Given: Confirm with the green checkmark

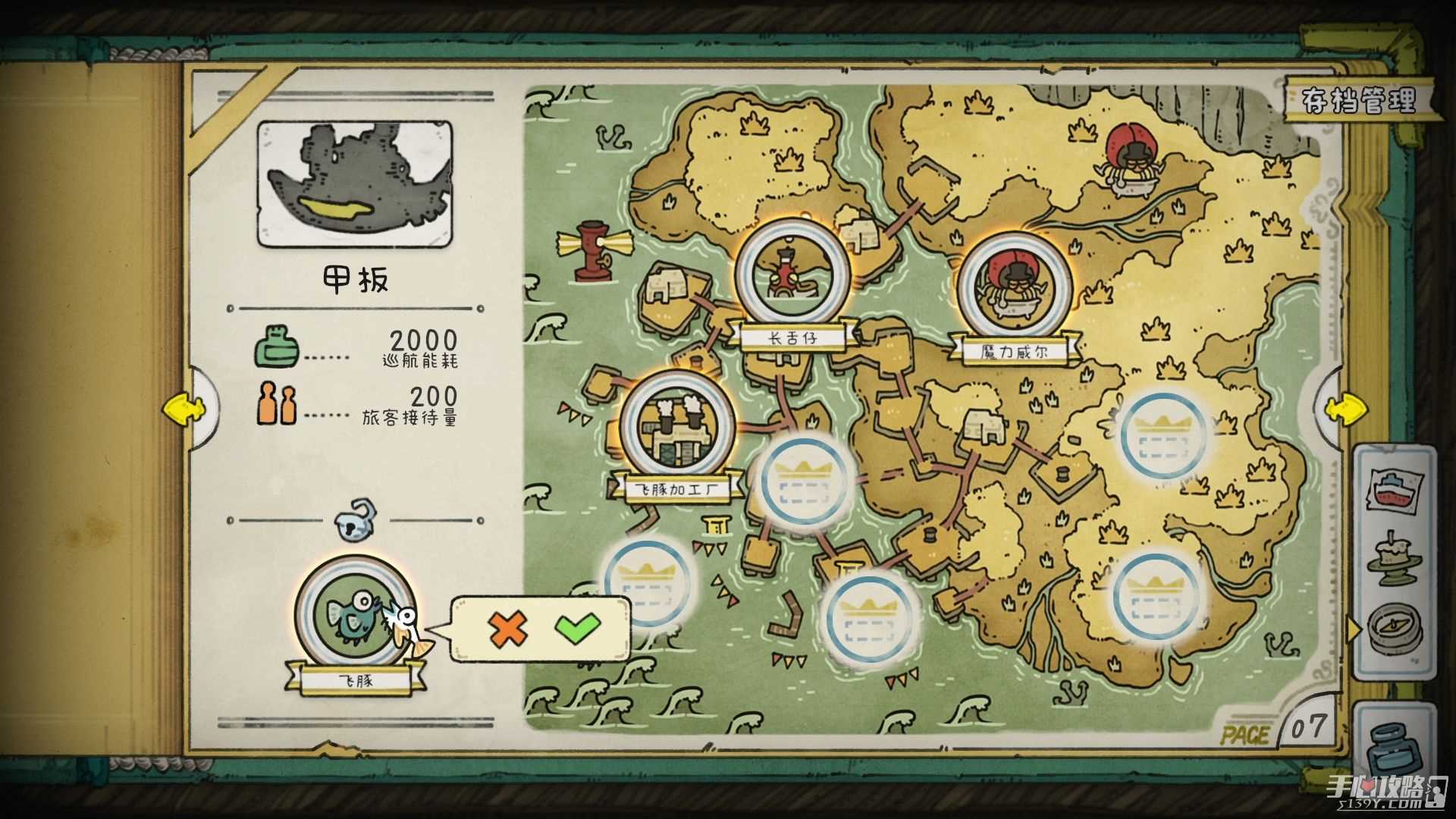Looking at the screenshot, I should pyautogui.click(x=578, y=629).
